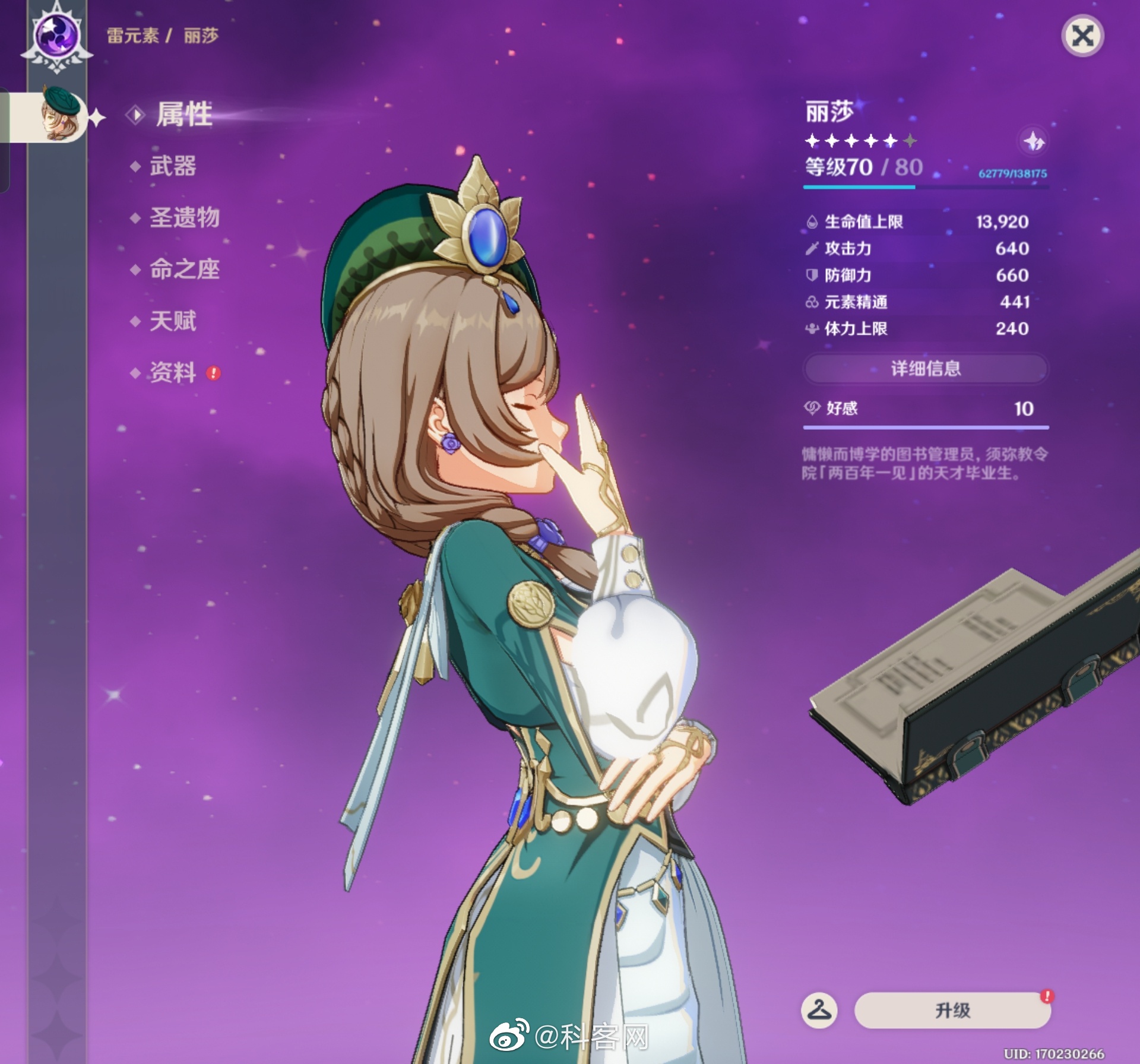Click the Electro element emblem top-left
Screen dimensions: 1140x1064
point(56,36)
